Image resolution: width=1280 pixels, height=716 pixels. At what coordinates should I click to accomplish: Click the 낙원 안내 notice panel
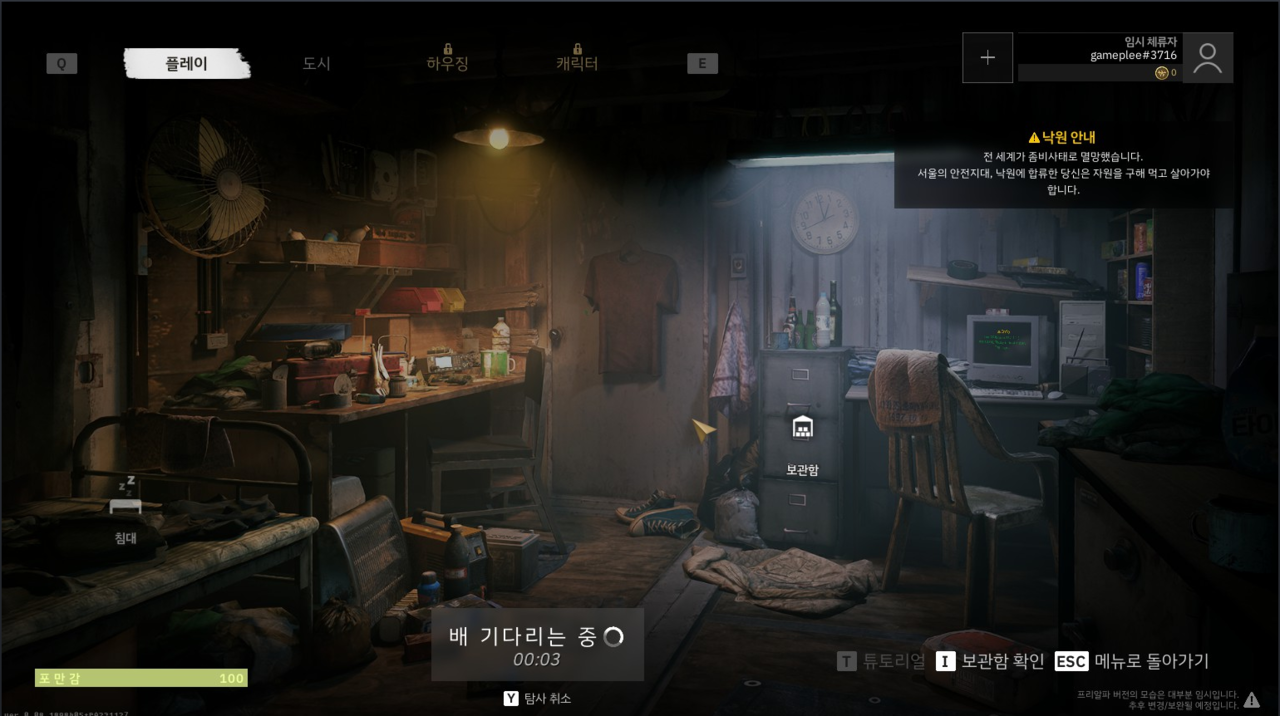(x=1062, y=163)
